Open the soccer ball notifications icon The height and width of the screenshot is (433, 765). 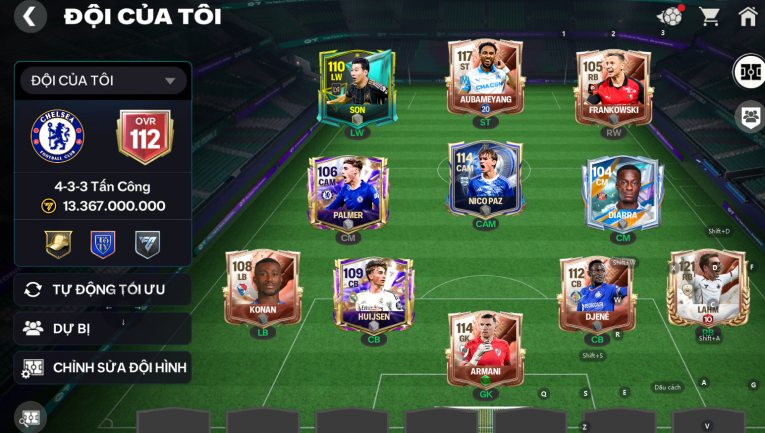669,16
